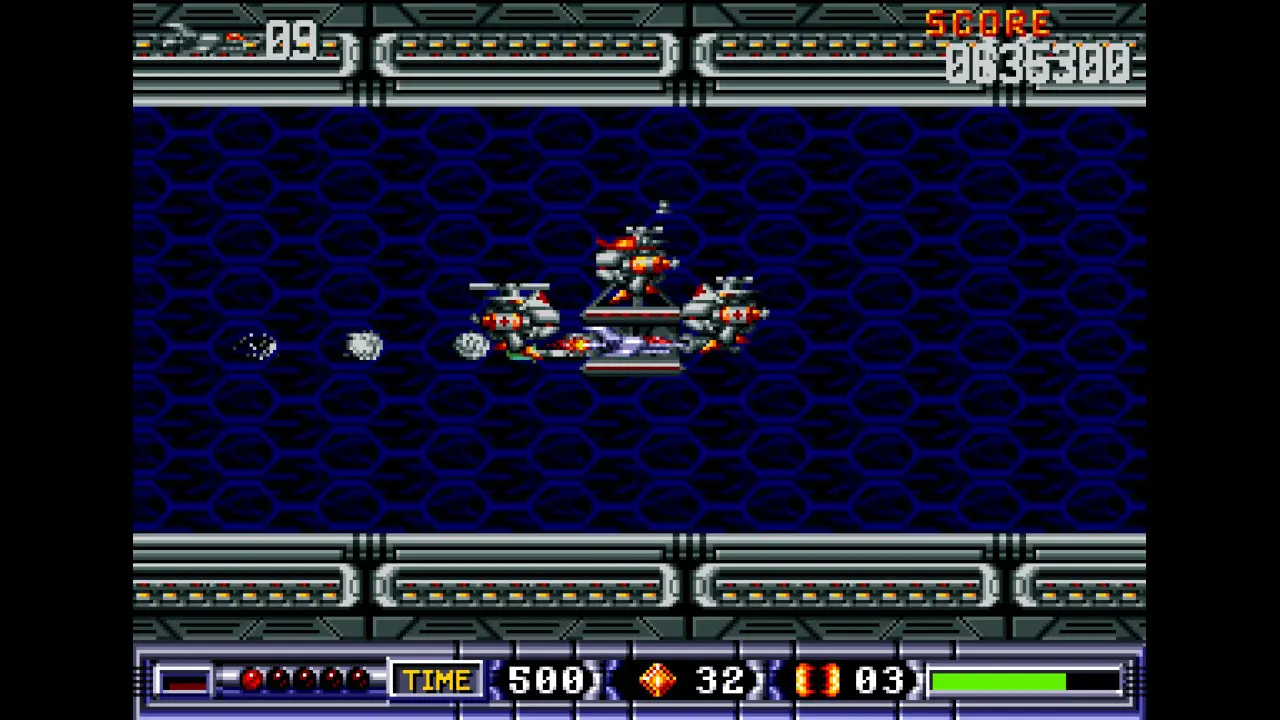Click the 09 lives counter at top left
Image resolution: width=1280 pixels, height=720 pixels.
291,42
